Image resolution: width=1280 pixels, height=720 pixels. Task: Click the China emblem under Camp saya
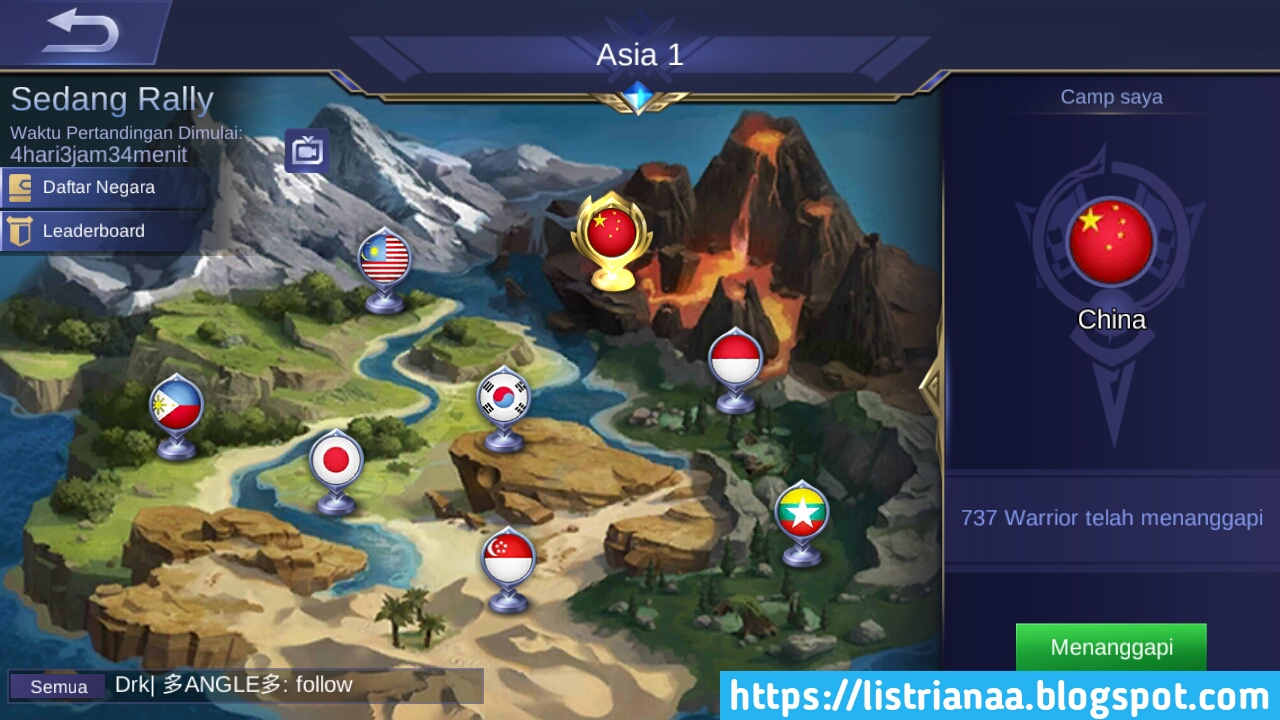1112,243
